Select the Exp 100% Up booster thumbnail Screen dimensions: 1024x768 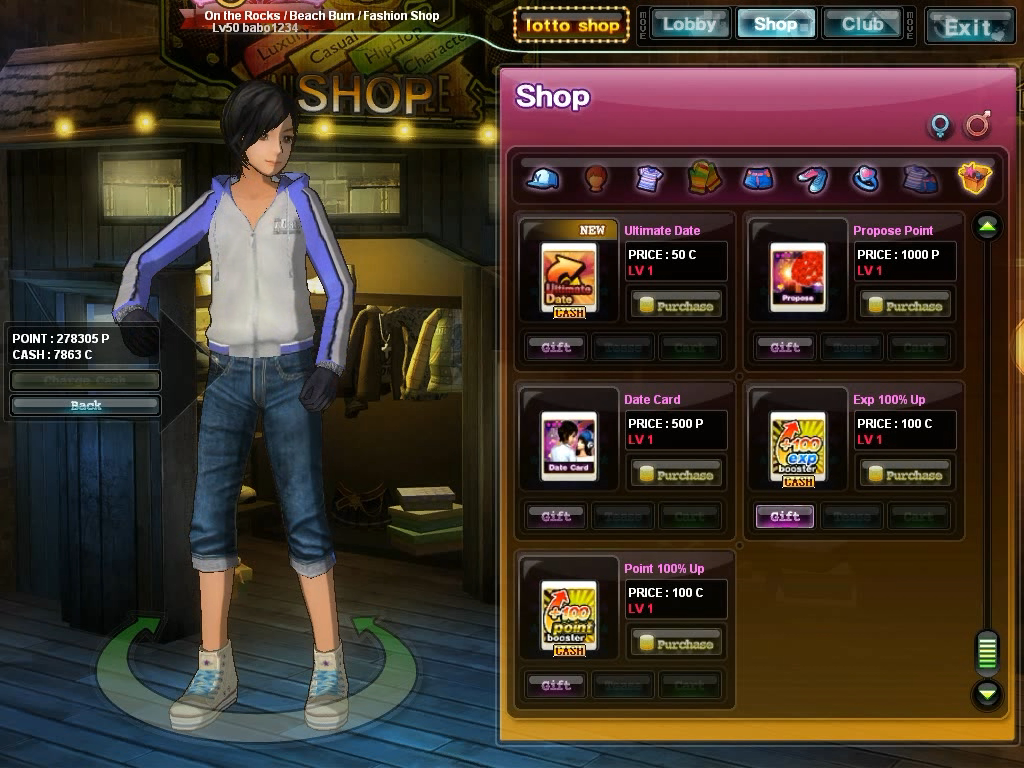(798, 446)
